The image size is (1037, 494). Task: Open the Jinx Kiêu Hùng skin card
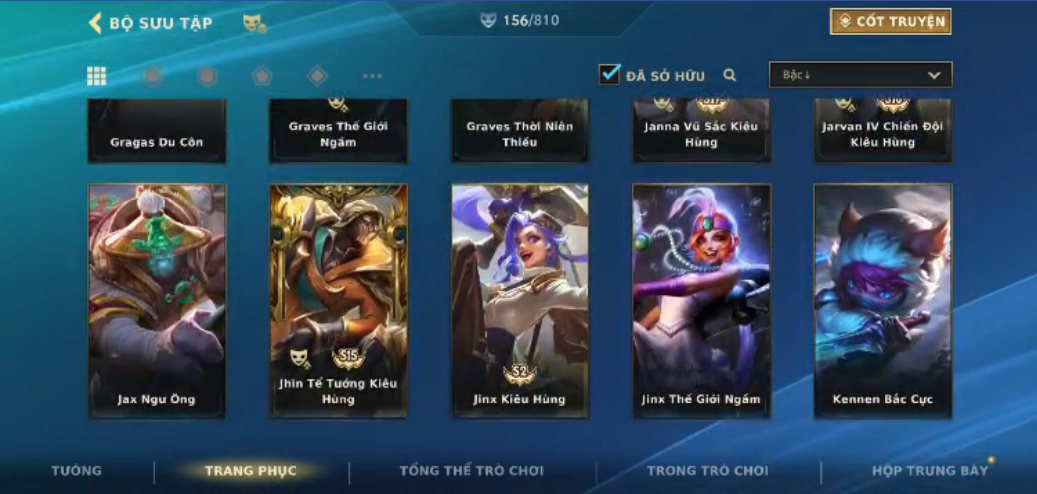coord(520,300)
